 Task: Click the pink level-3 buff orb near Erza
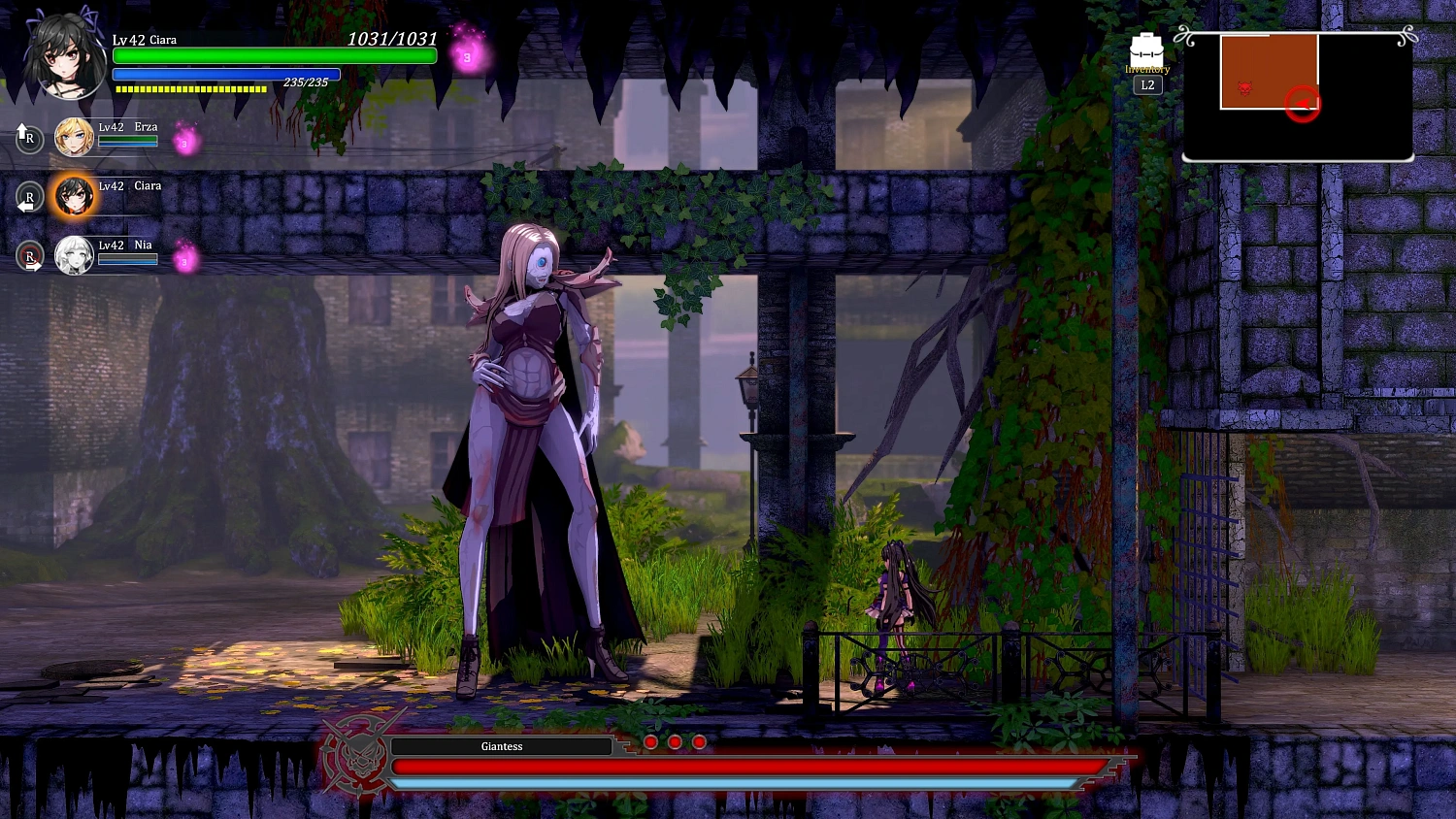pos(182,143)
